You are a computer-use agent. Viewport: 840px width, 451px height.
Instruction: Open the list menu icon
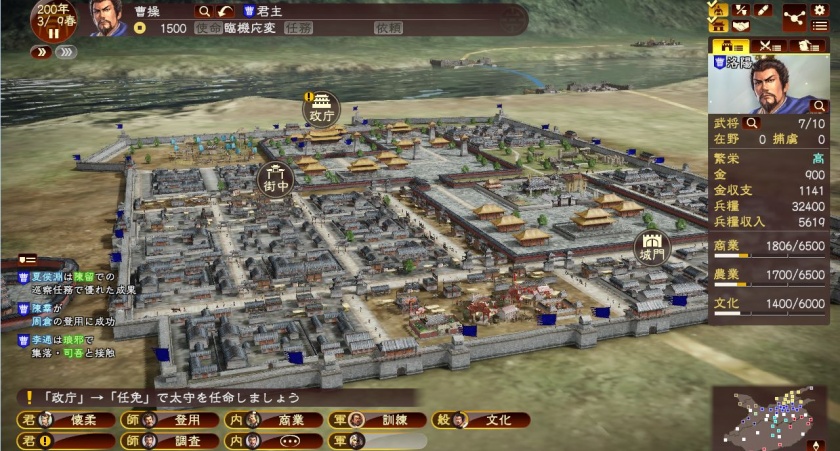(x=820, y=26)
